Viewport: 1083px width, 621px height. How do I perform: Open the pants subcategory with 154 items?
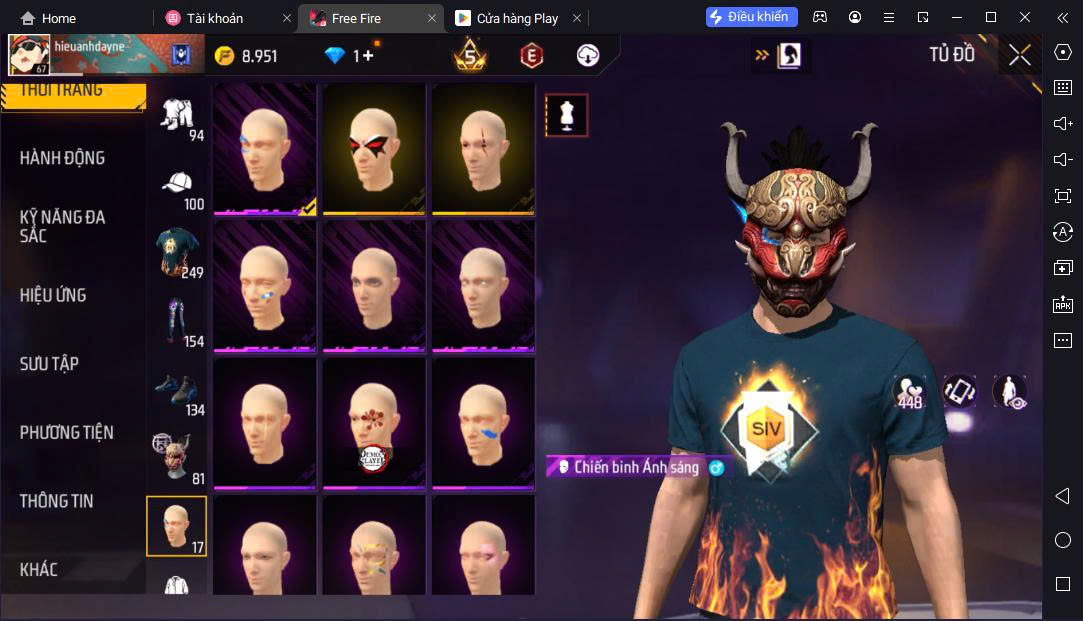tap(176, 320)
